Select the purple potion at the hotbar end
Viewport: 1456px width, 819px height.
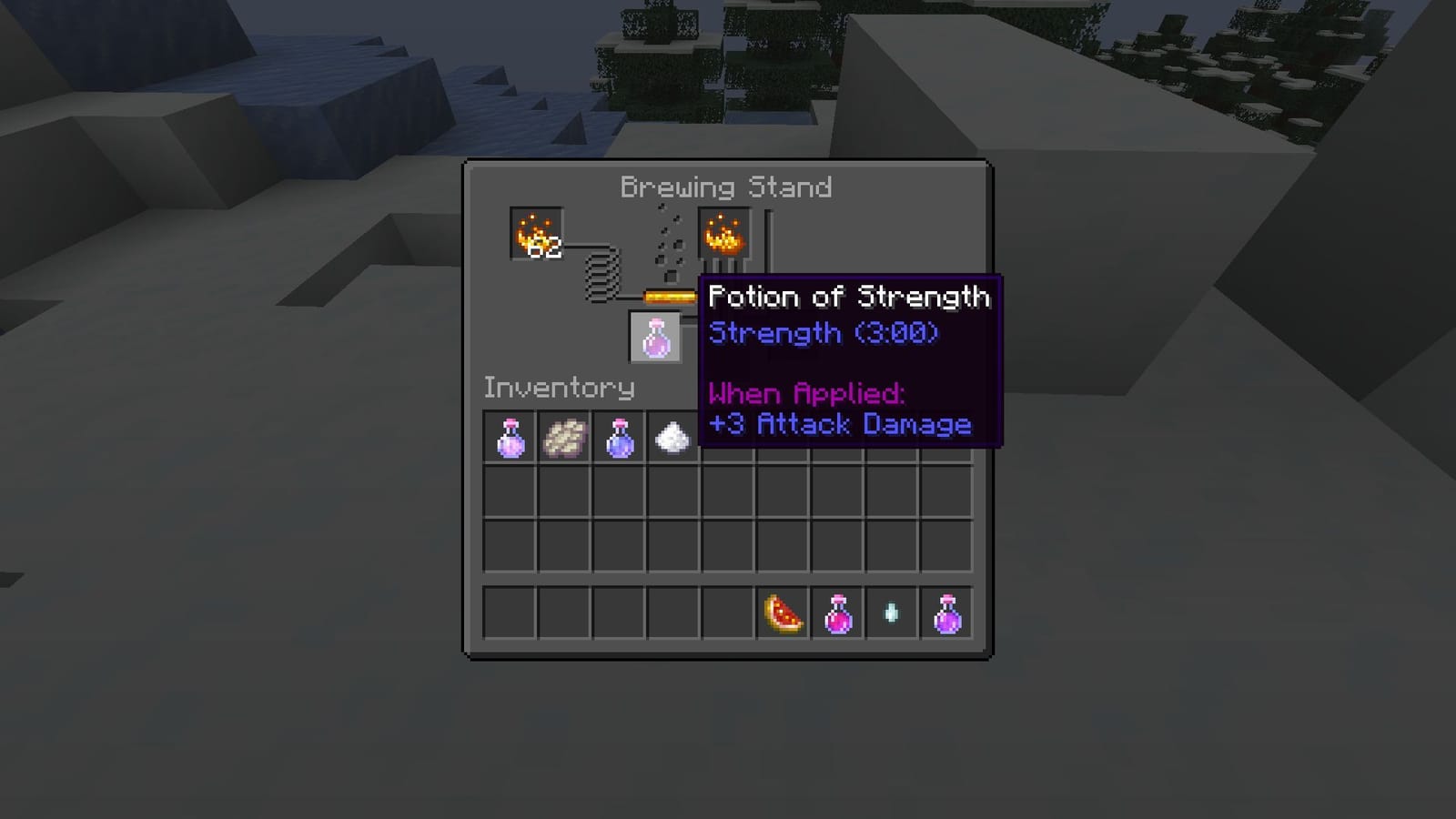tap(948, 612)
